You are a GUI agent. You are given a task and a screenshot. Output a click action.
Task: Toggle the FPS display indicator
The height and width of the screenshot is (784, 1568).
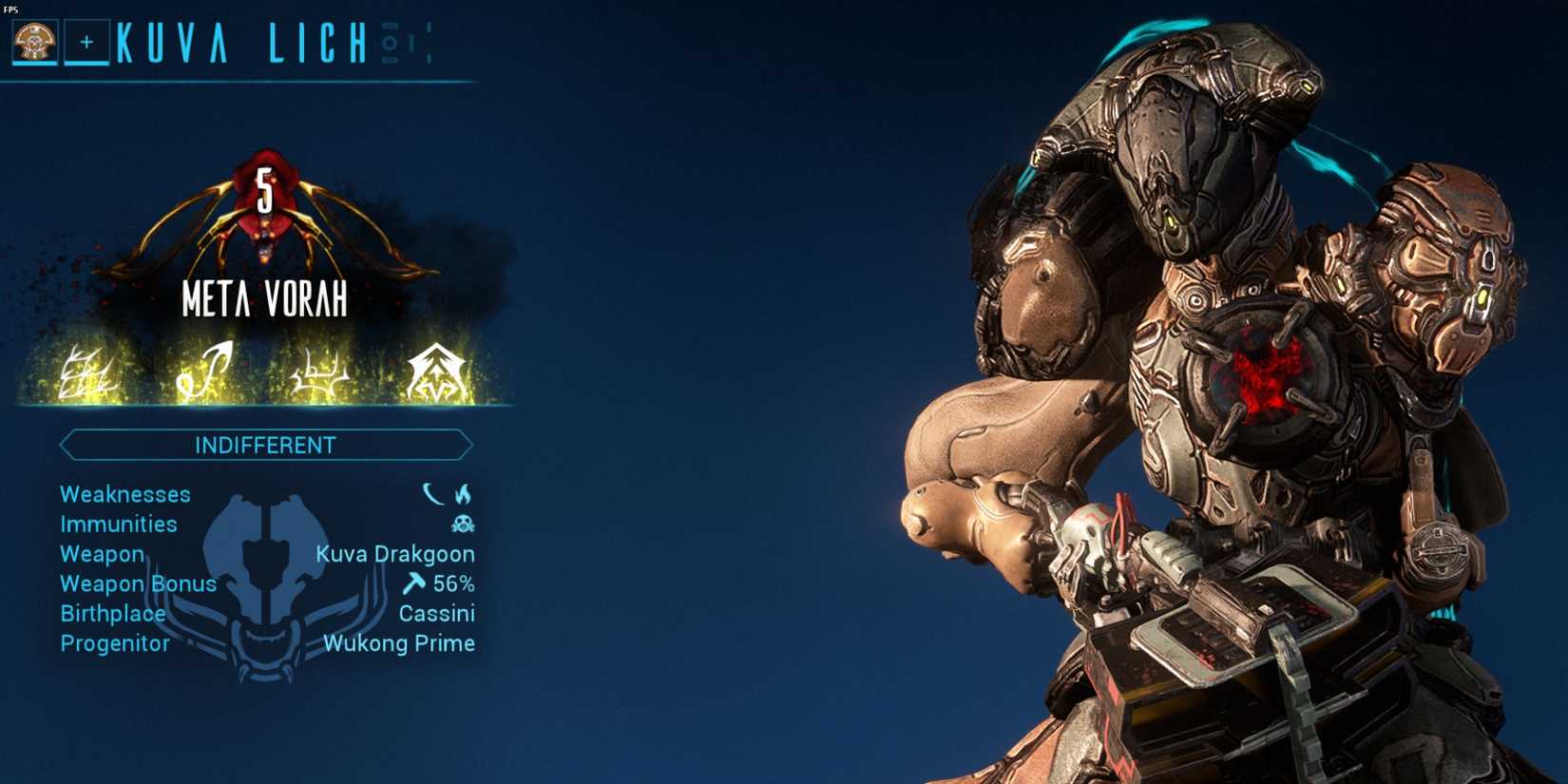pos(10,8)
